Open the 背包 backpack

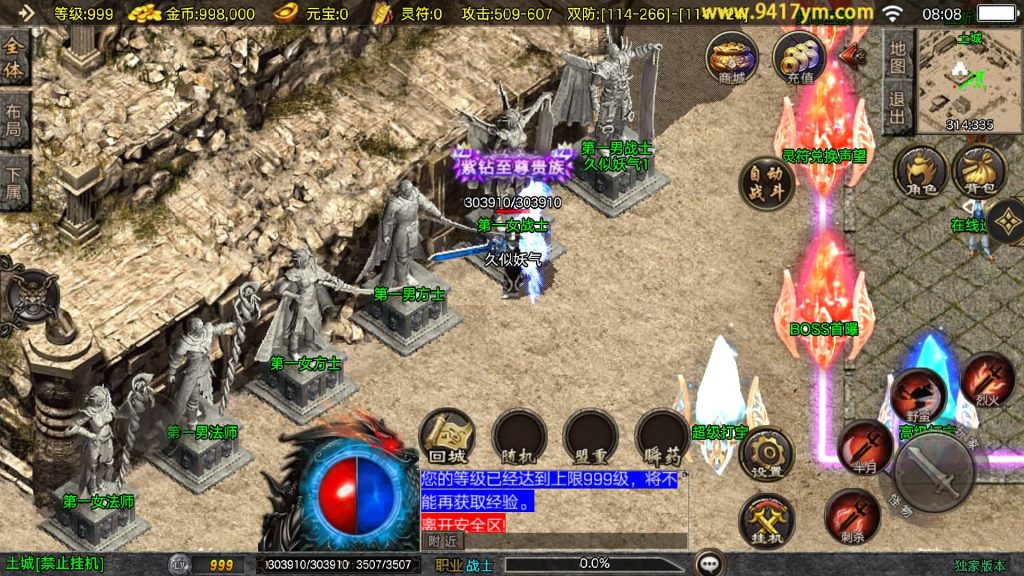[979, 172]
